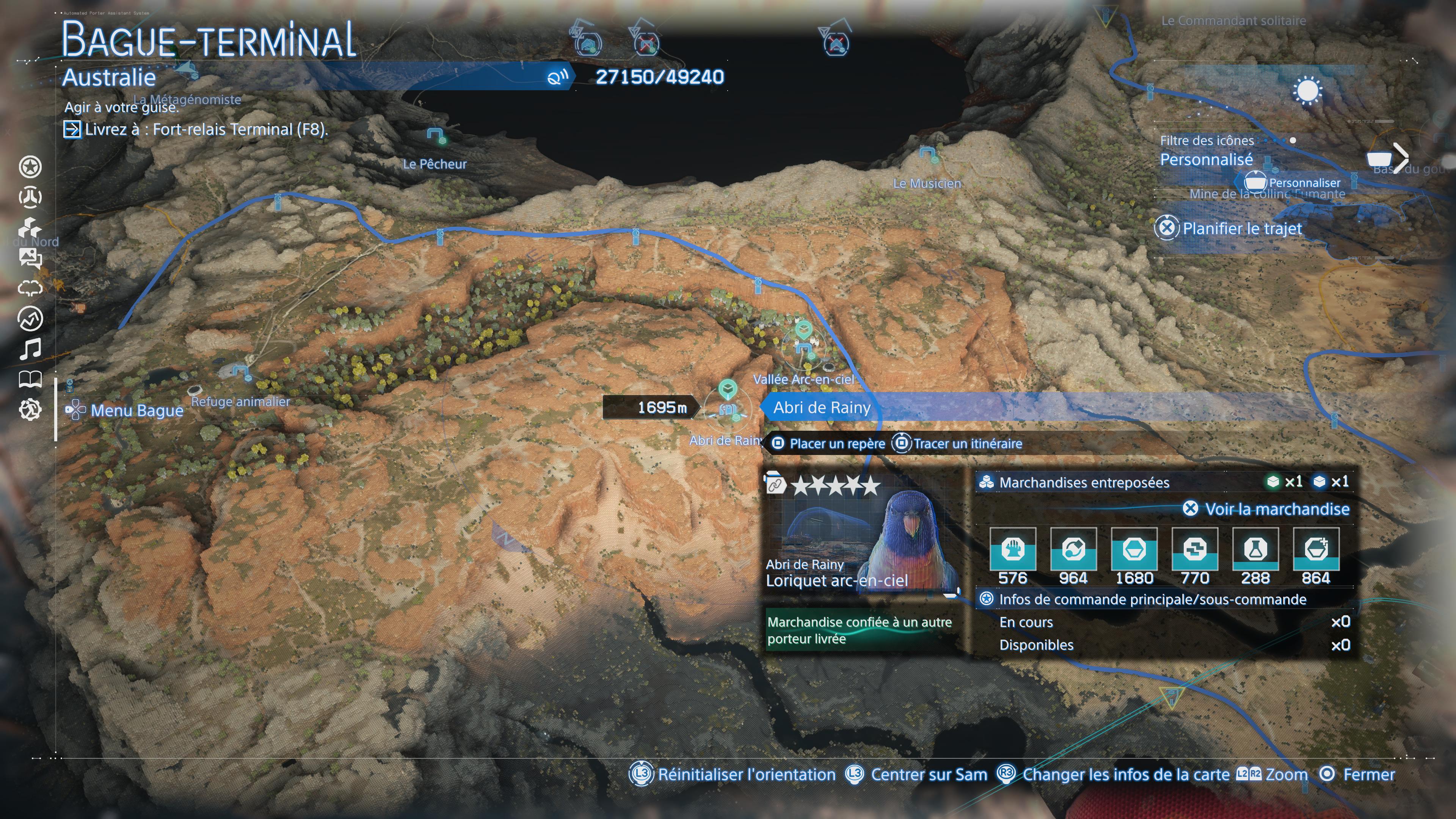Open the Personnalisé icon filter dropdown
Screen dimensions: 1456x819
(1207, 159)
